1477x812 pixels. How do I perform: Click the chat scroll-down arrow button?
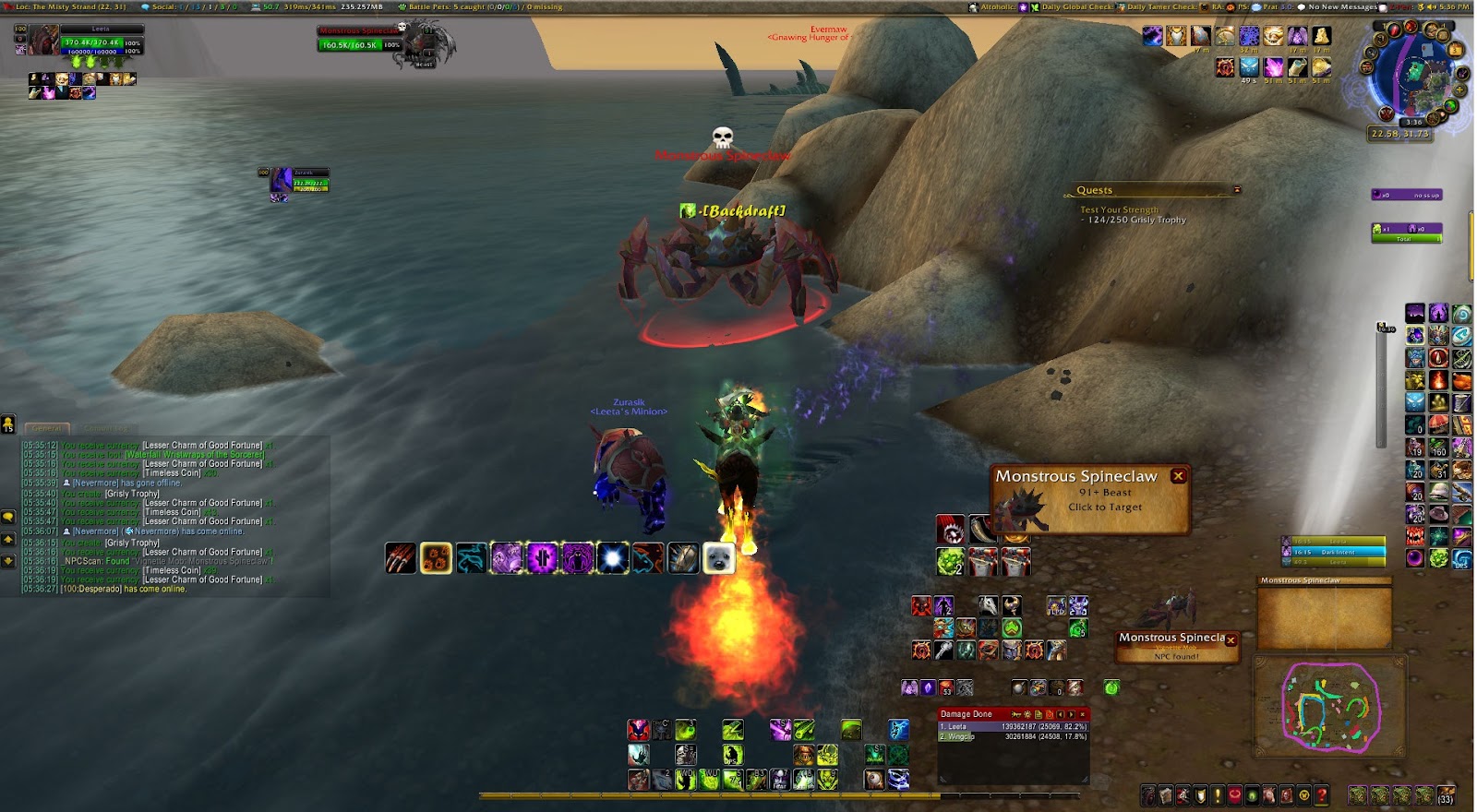click(8, 560)
